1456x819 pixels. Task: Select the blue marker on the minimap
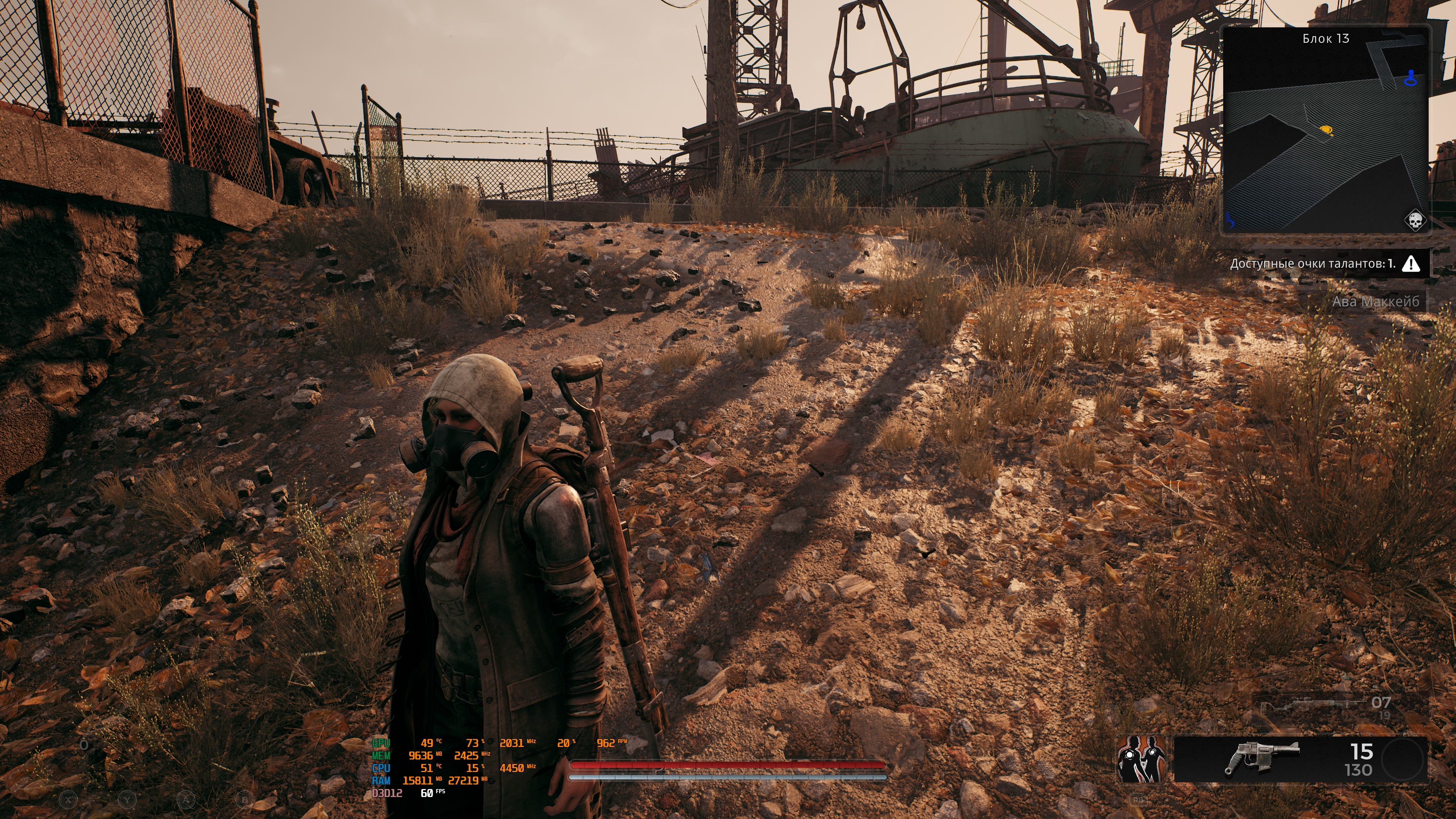[x=1411, y=78]
